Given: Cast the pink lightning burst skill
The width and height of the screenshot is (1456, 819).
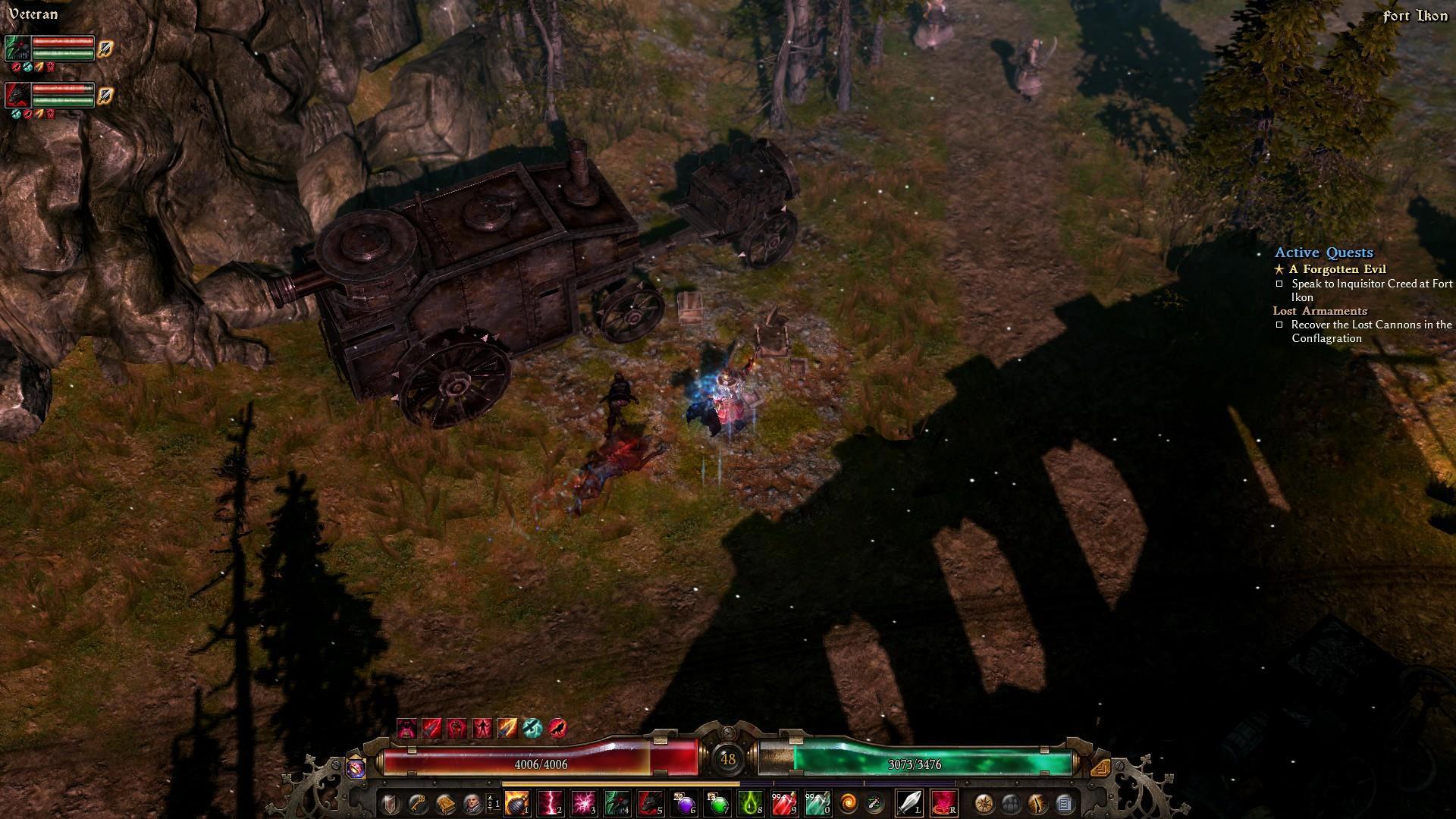Looking at the screenshot, I should (584, 802).
